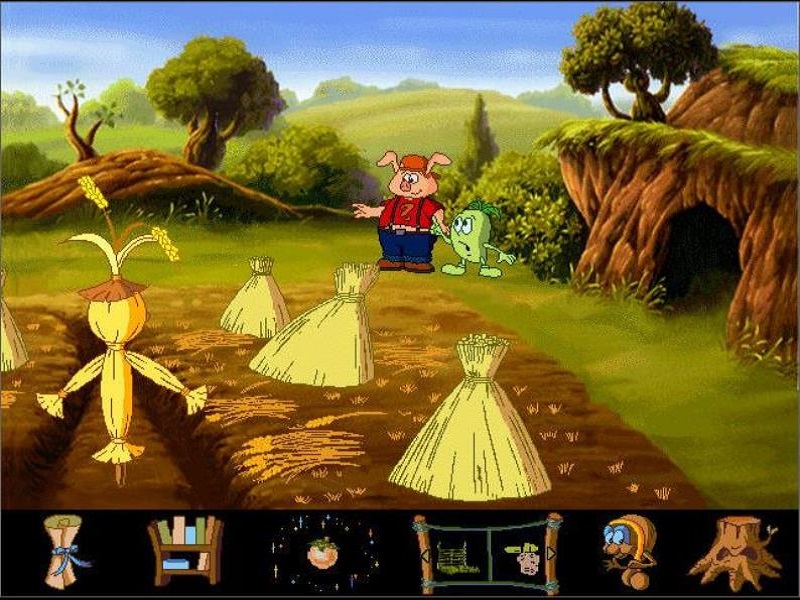Select the green rope ladder inventory item
The width and height of the screenshot is (800, 600).
[456, 555]
